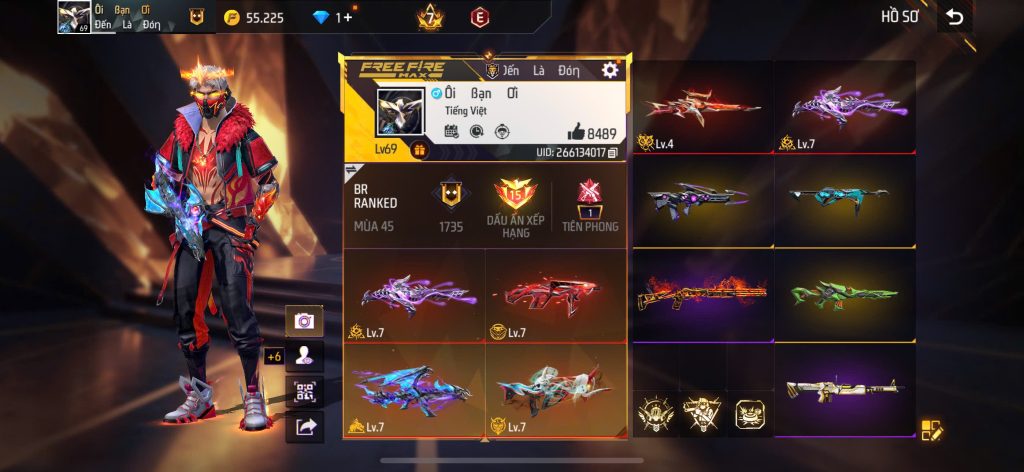Choose the teal rifle skin tile
The image size is (1024, 472).
coord(845,201)
